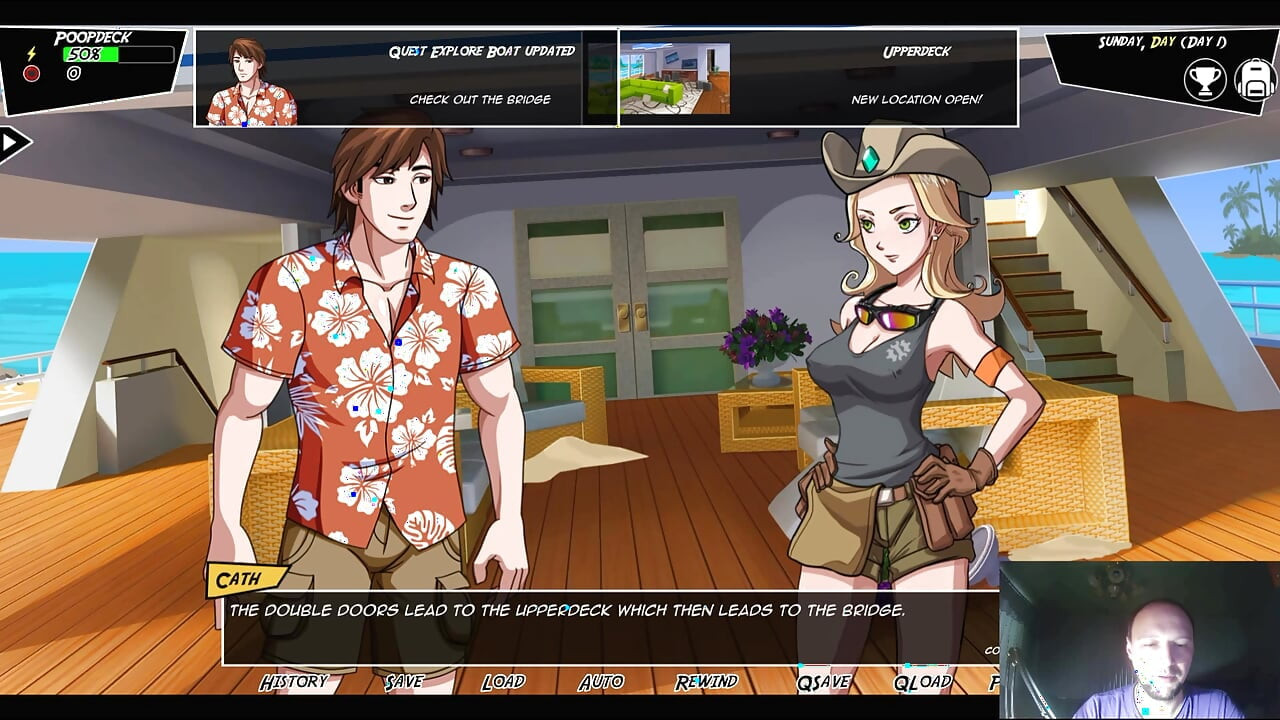Quick save with QSave
Image resolution: width=1280 pixels, height=720 pixels.
tap(823, 682)
